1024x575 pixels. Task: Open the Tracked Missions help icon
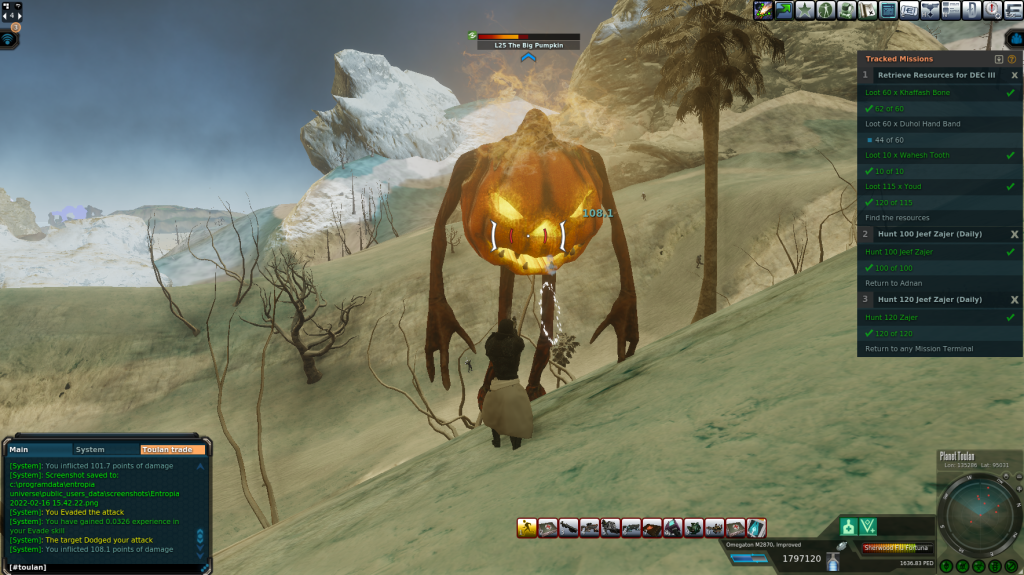tap(1011, 59)
